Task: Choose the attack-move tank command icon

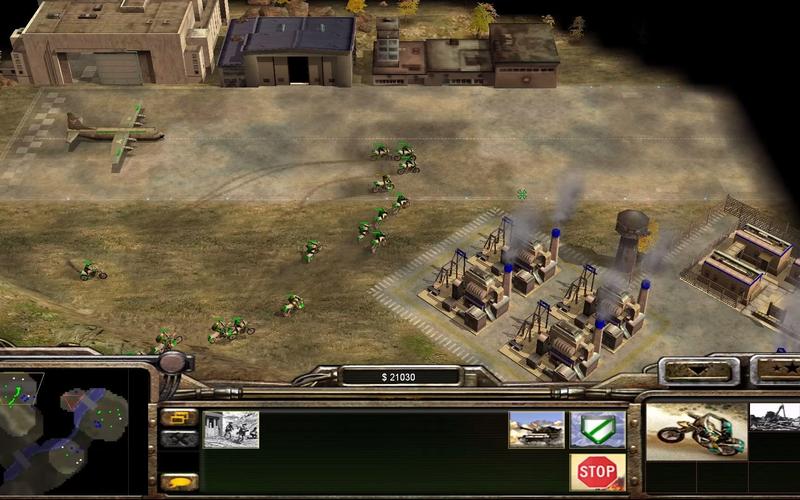Action: click(536, 429)
